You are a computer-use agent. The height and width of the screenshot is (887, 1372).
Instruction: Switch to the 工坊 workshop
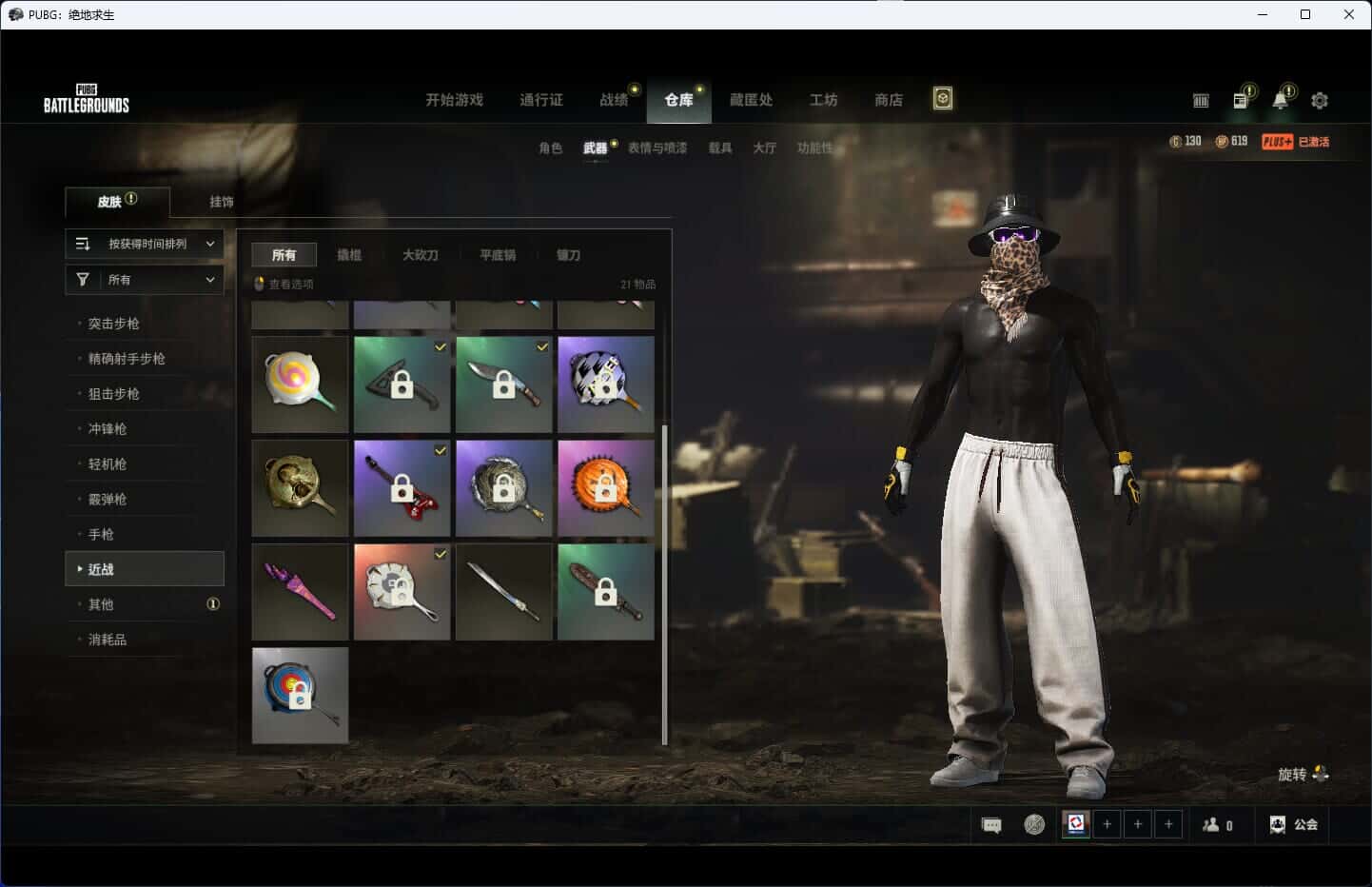coord(823,100)
